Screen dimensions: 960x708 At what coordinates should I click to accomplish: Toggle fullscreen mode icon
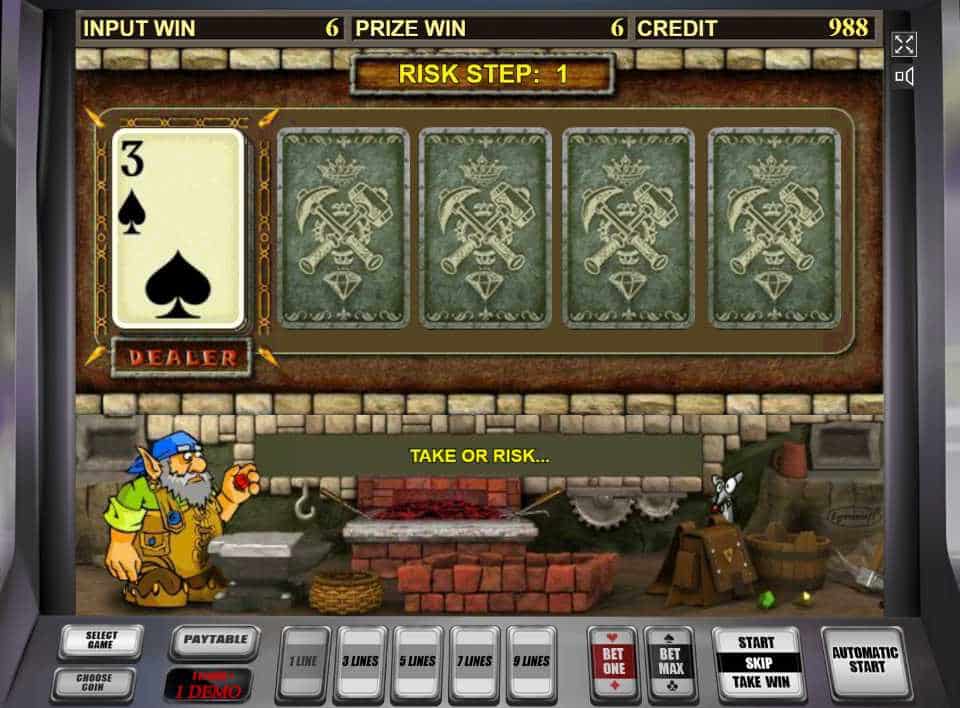pyautogui.click(x=904, y=44)
